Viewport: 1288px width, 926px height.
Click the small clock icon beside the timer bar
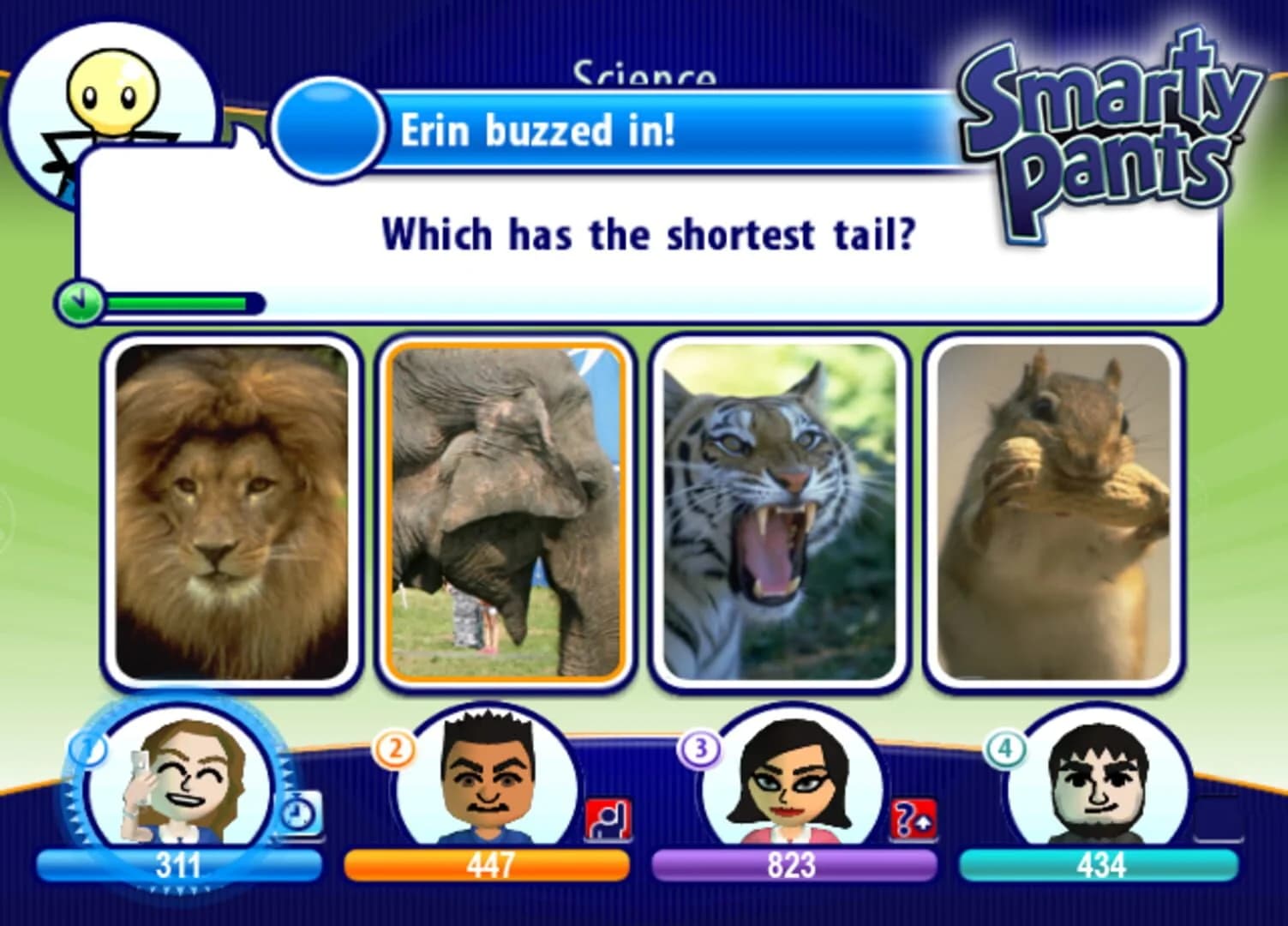[x=80, y=302]
